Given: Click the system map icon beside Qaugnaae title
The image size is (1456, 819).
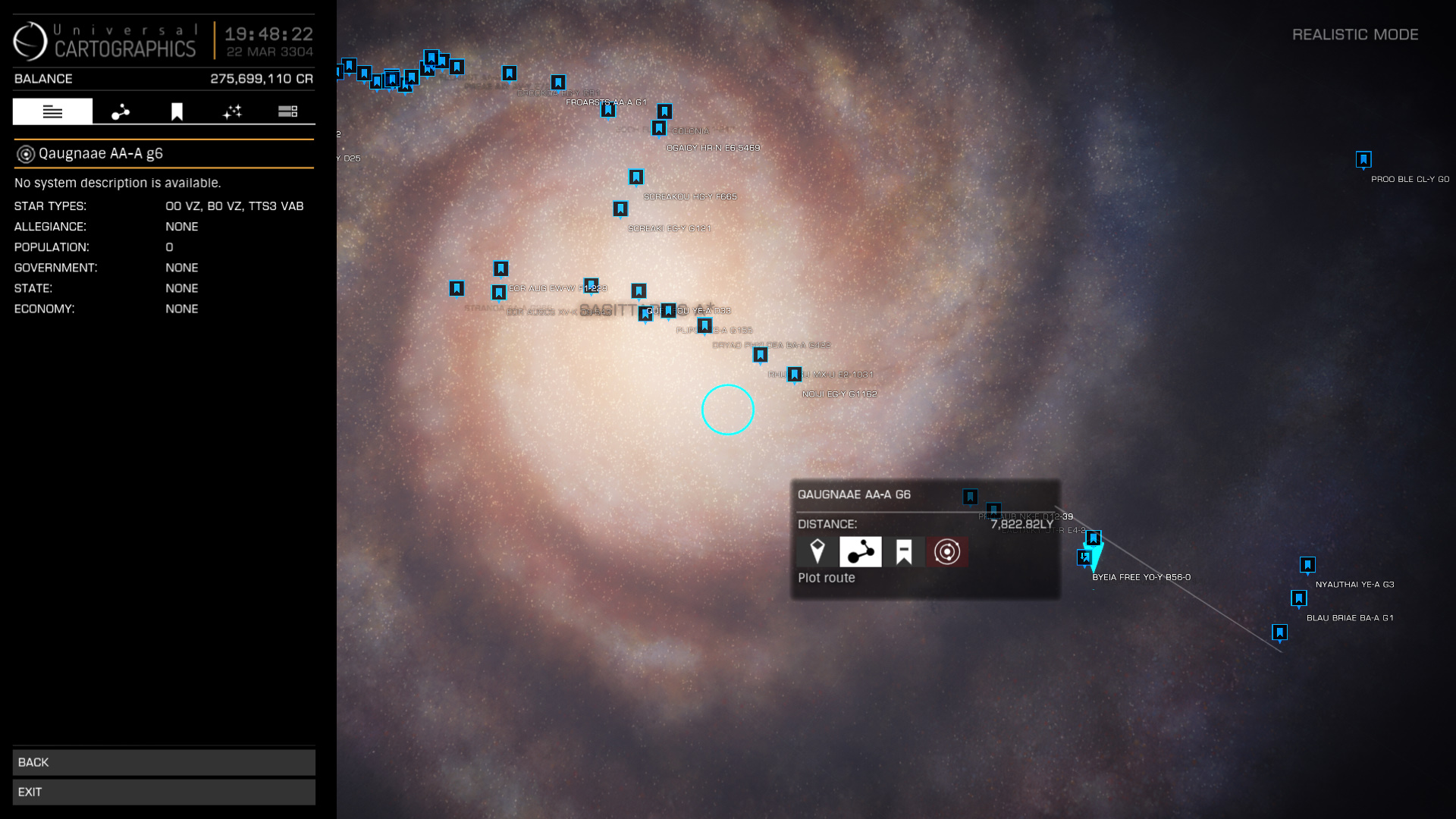Looking at the screenshot, I should click(x=26, y=154).
